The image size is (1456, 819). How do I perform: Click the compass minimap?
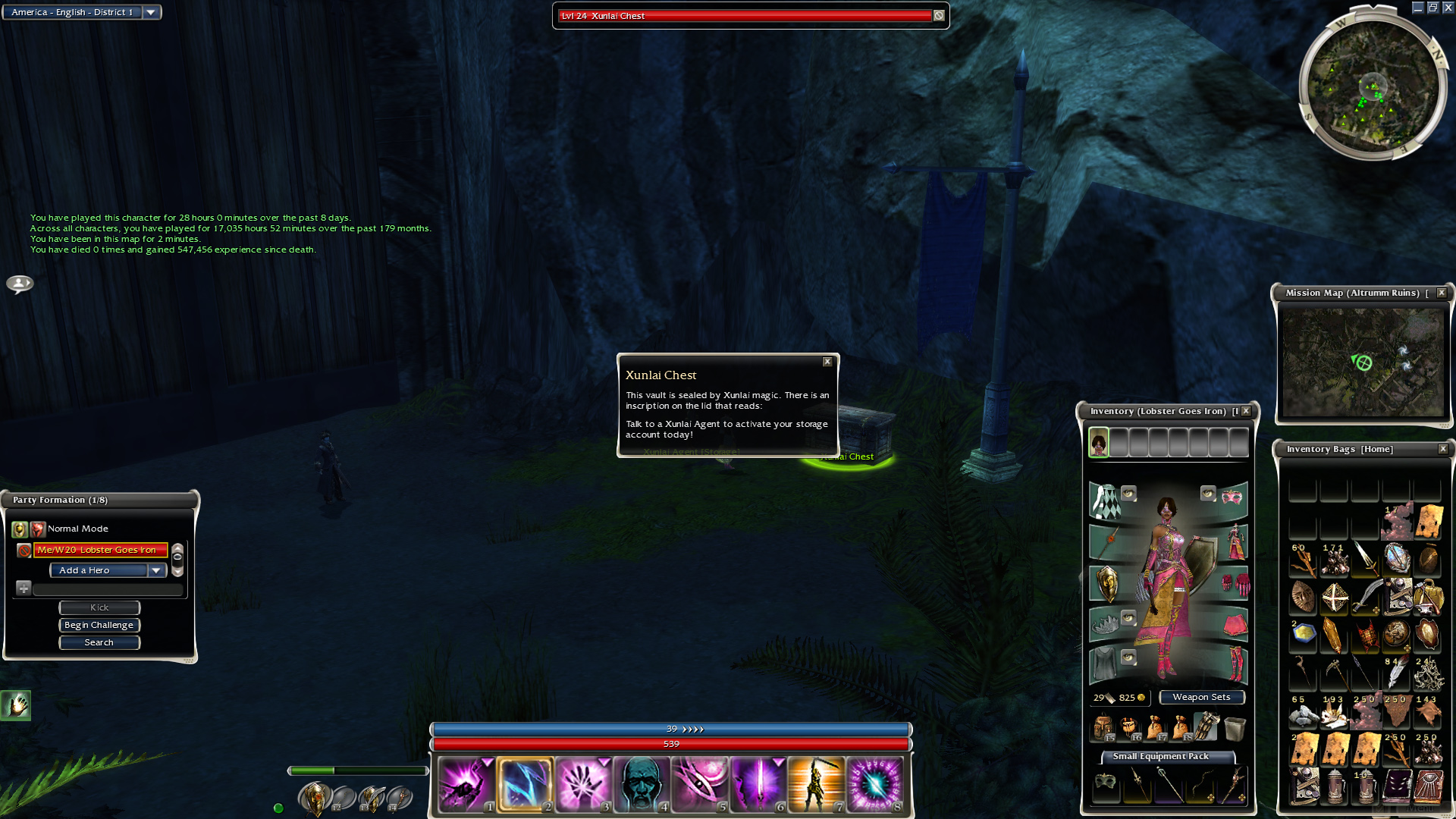[x=1372, y=83]
